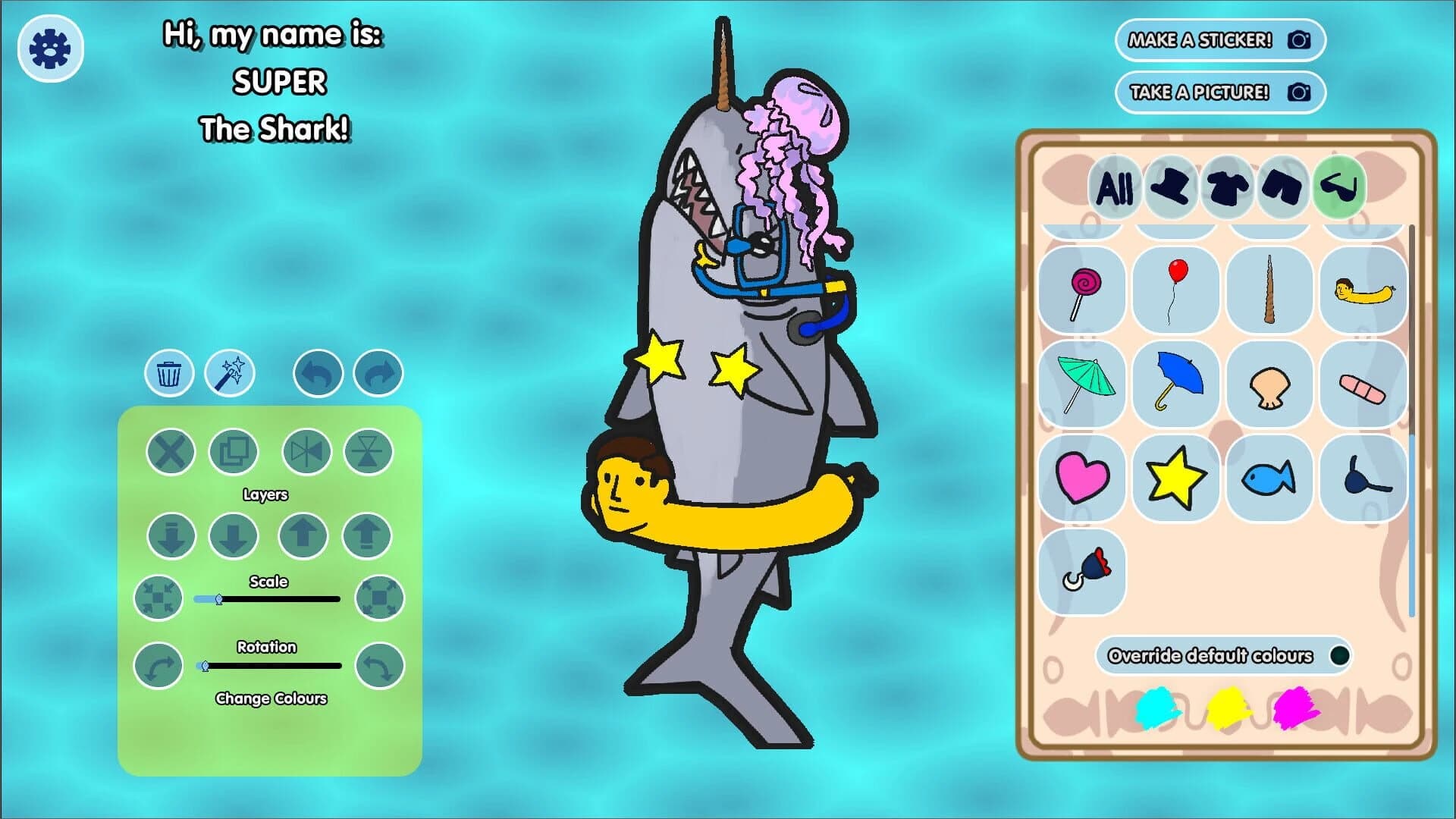
Task: Pick the blue umbrella accessory
Action: tap(1176, 384)
